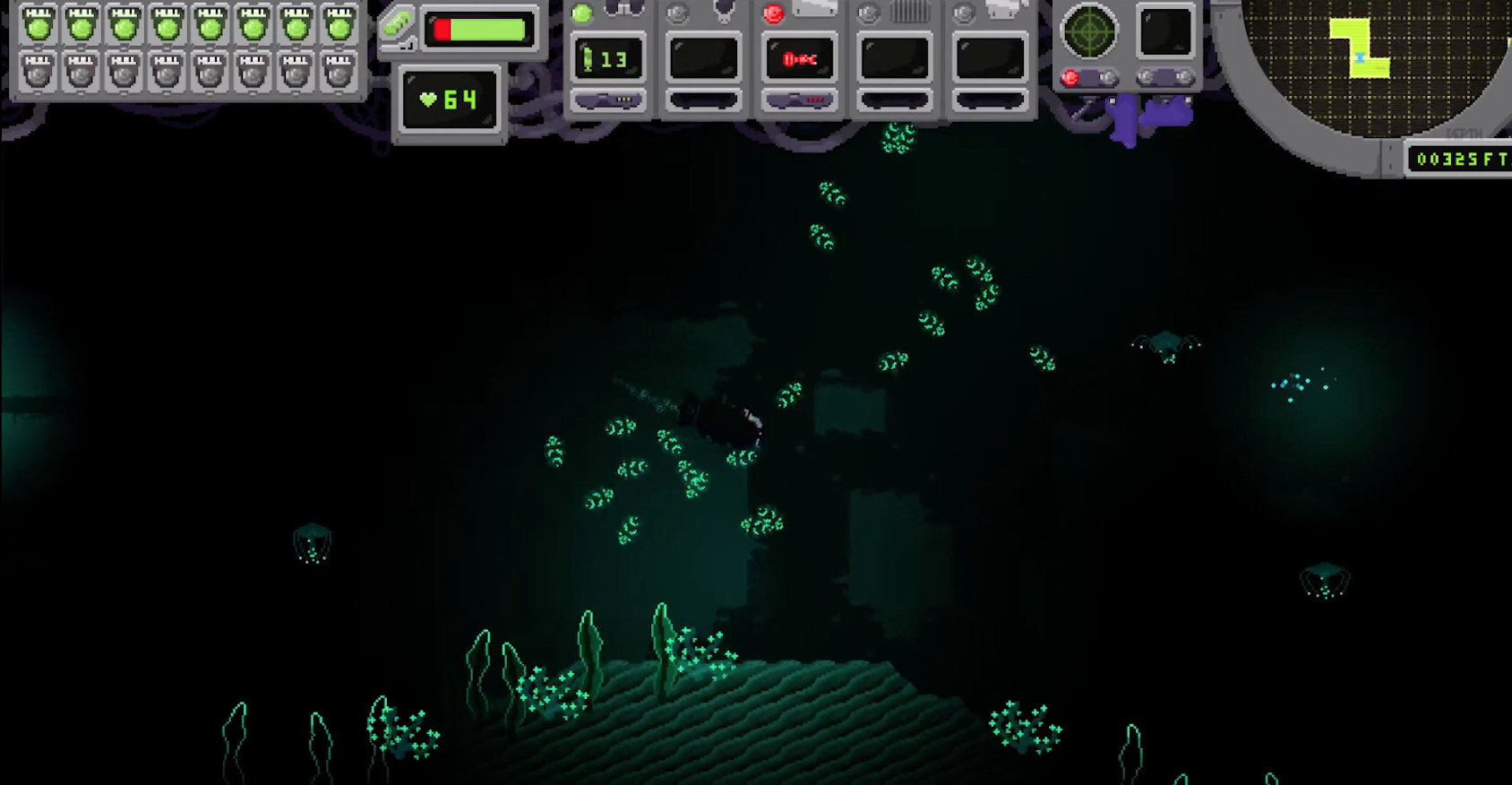Select the green torpedo weapon slot
Screen dimensions: 1512x785
[x=609, y=59]
